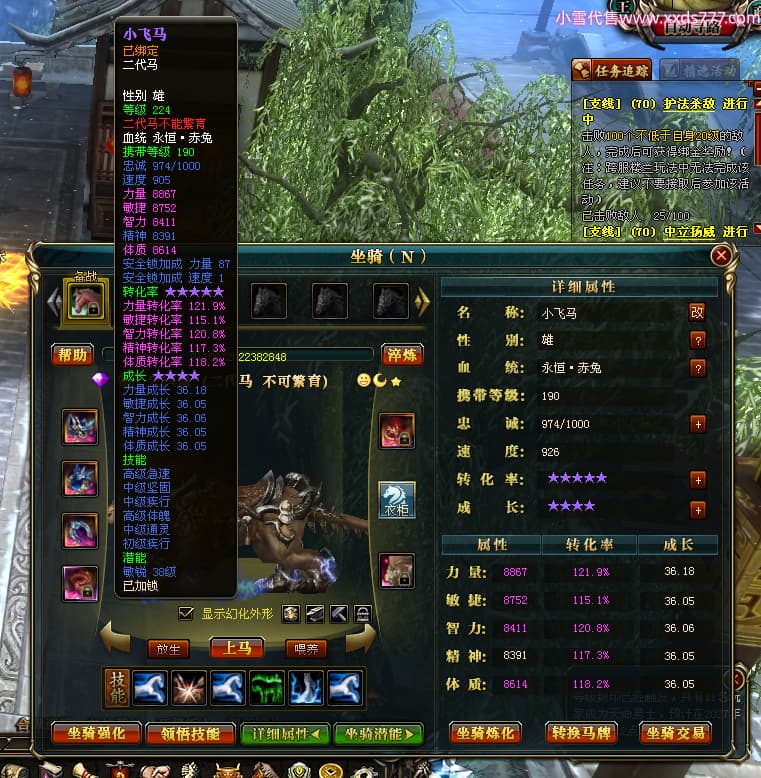Release the mount with 放生
The height and width of the screenshot is (778, 761).
(x=168, y=648)
